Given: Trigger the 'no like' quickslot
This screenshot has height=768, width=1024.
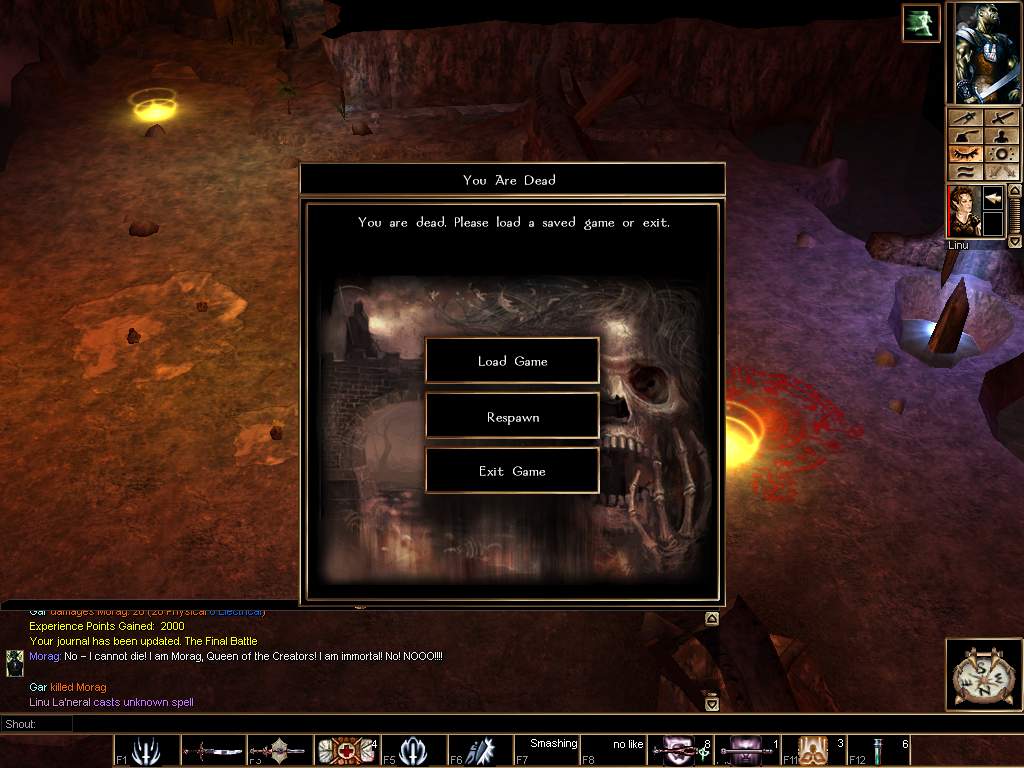Looking at the screenshot, I should (x=613, y=750).
